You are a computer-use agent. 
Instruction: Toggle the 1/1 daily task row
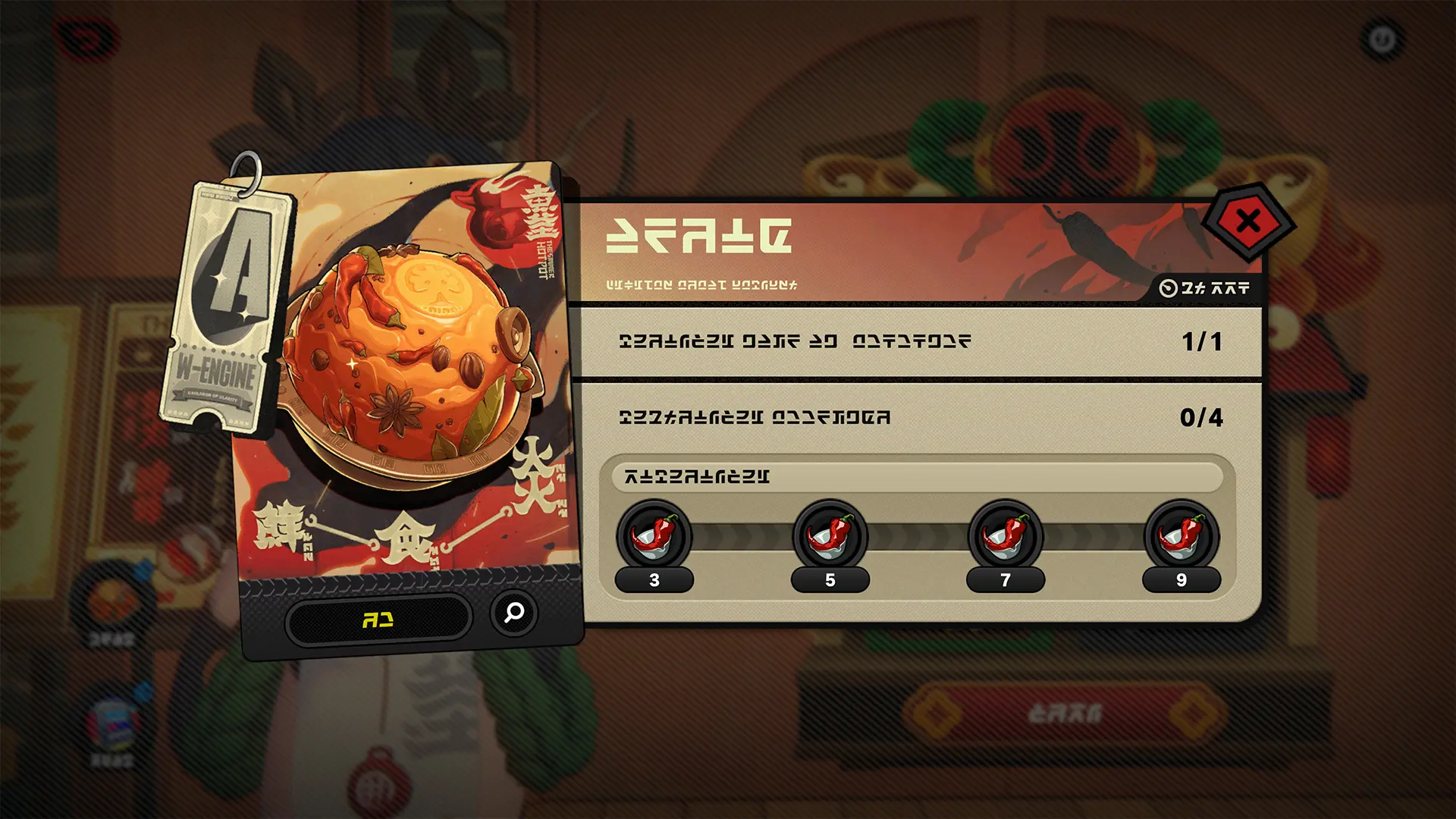[921, 340]
